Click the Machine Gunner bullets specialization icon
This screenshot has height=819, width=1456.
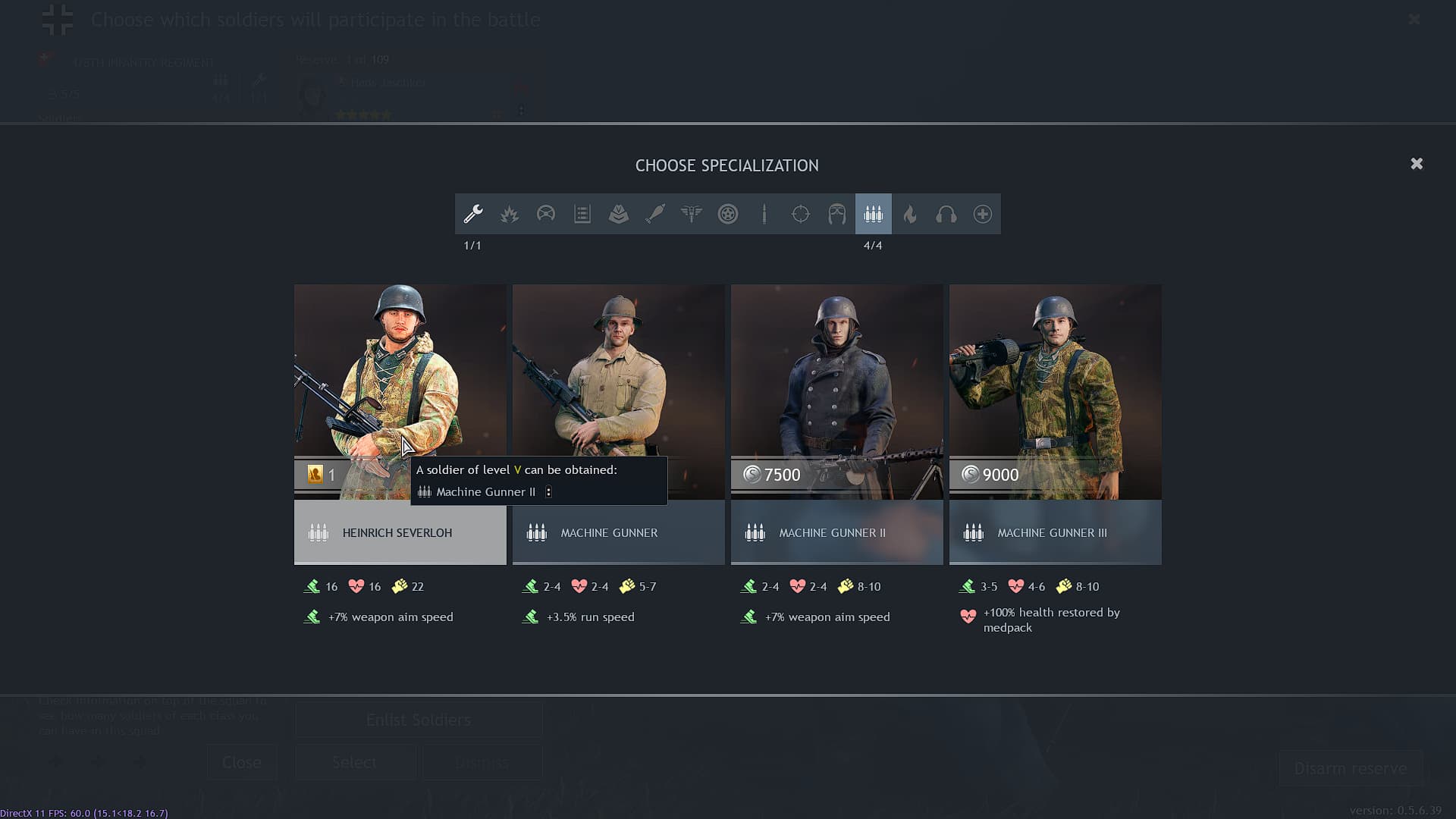click(x=873, y=214)
